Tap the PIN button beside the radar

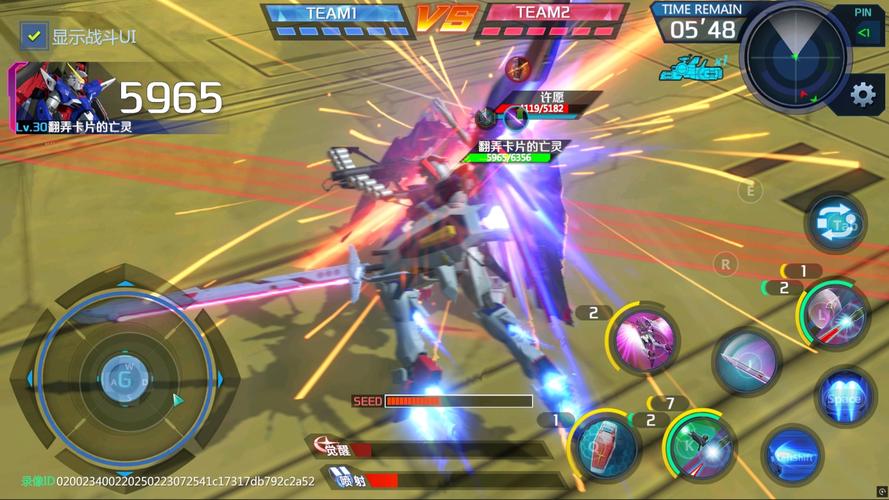click(x=863, y=26)
